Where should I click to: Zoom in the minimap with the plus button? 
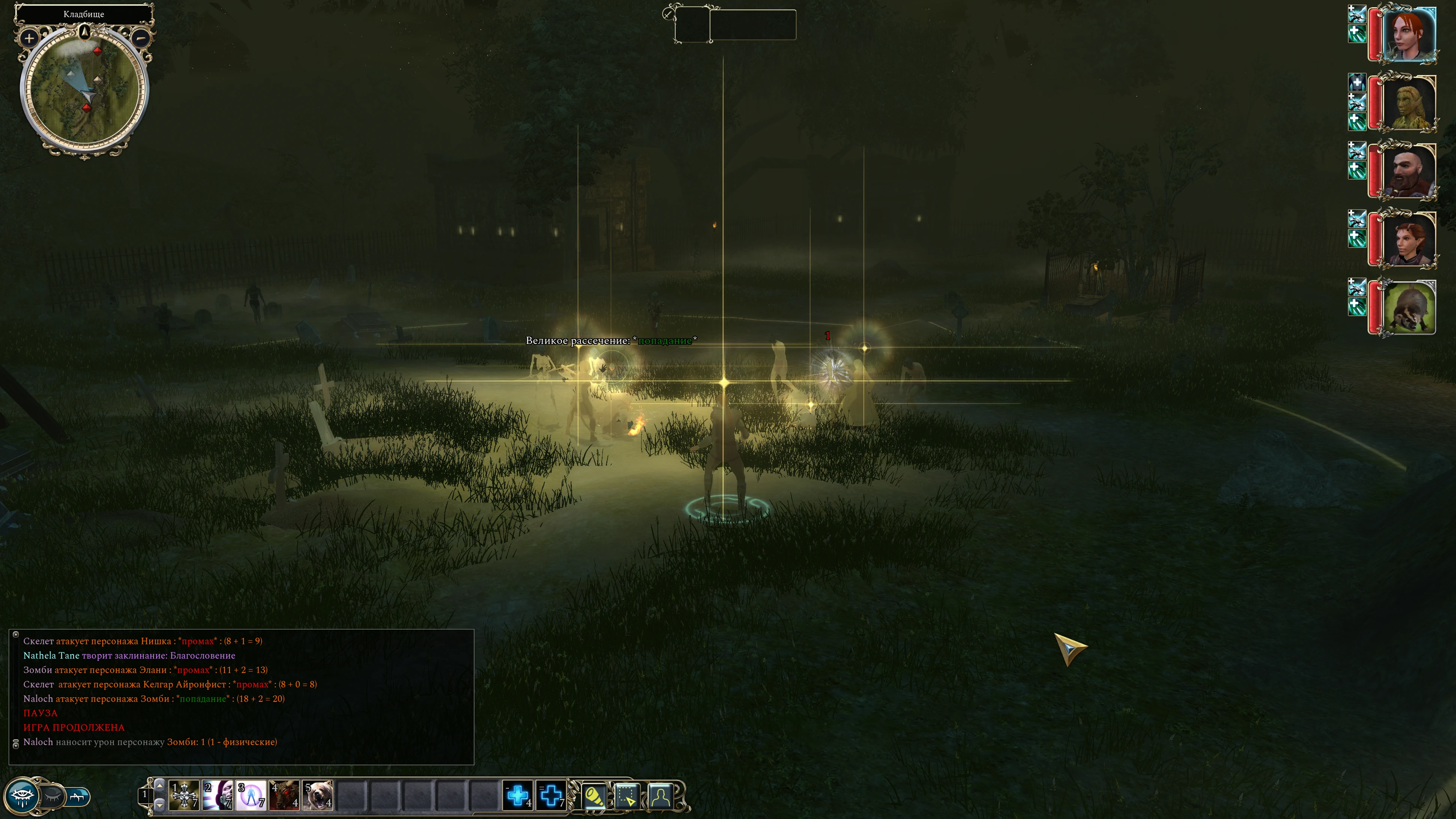point(29,38)
